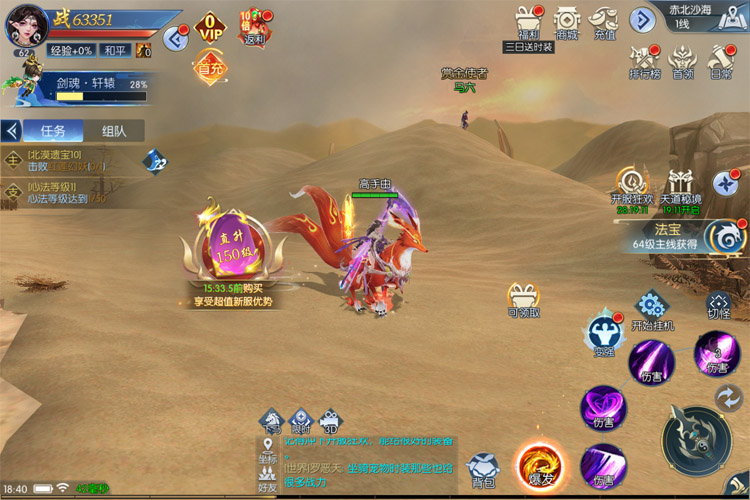Open the 10倍返利 rebate event
This screenshot has width=750, height=500.
pyautogui.click(x=251, y=27)
